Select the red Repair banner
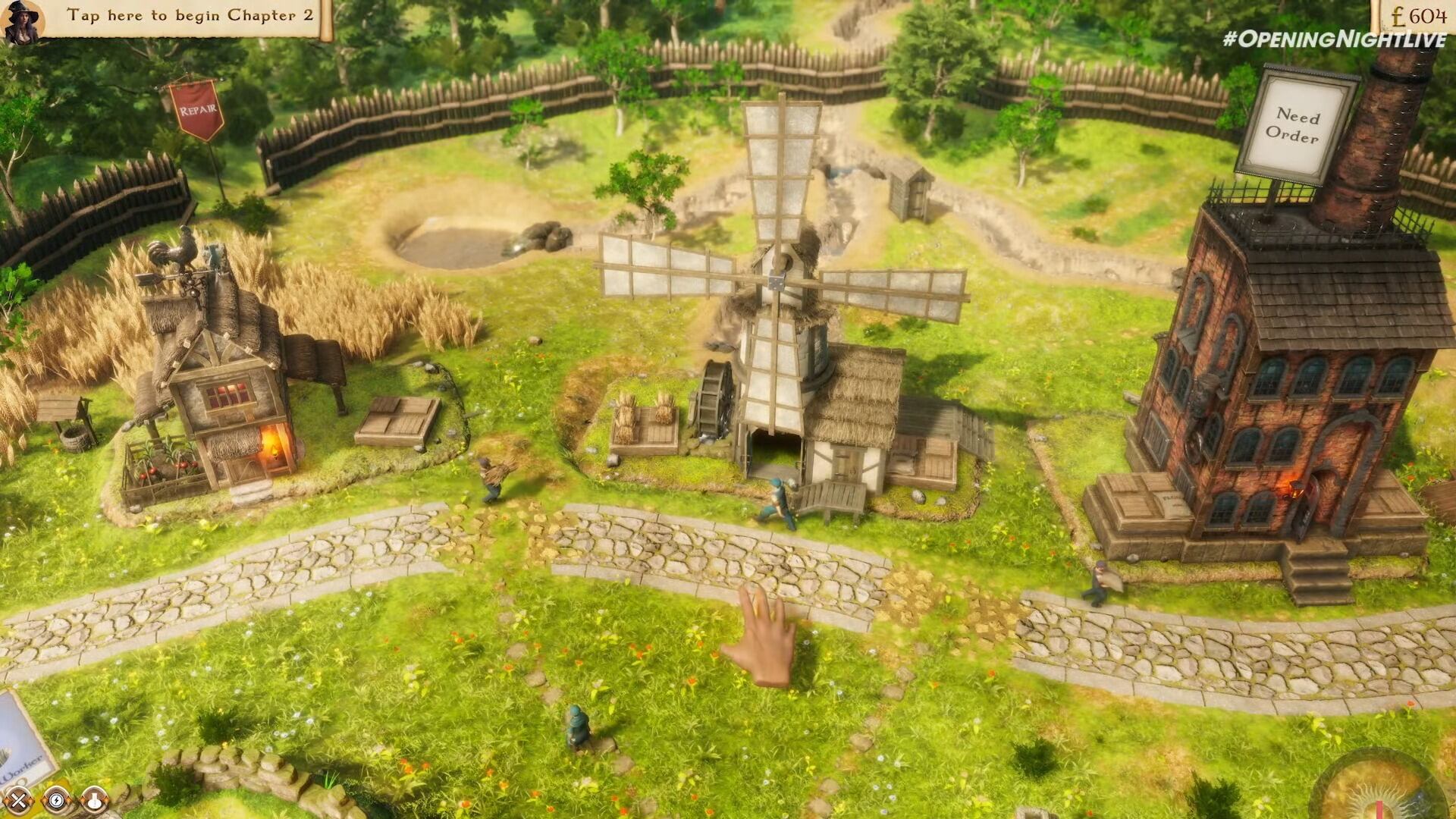The image size is (1456, 819). 196,111
